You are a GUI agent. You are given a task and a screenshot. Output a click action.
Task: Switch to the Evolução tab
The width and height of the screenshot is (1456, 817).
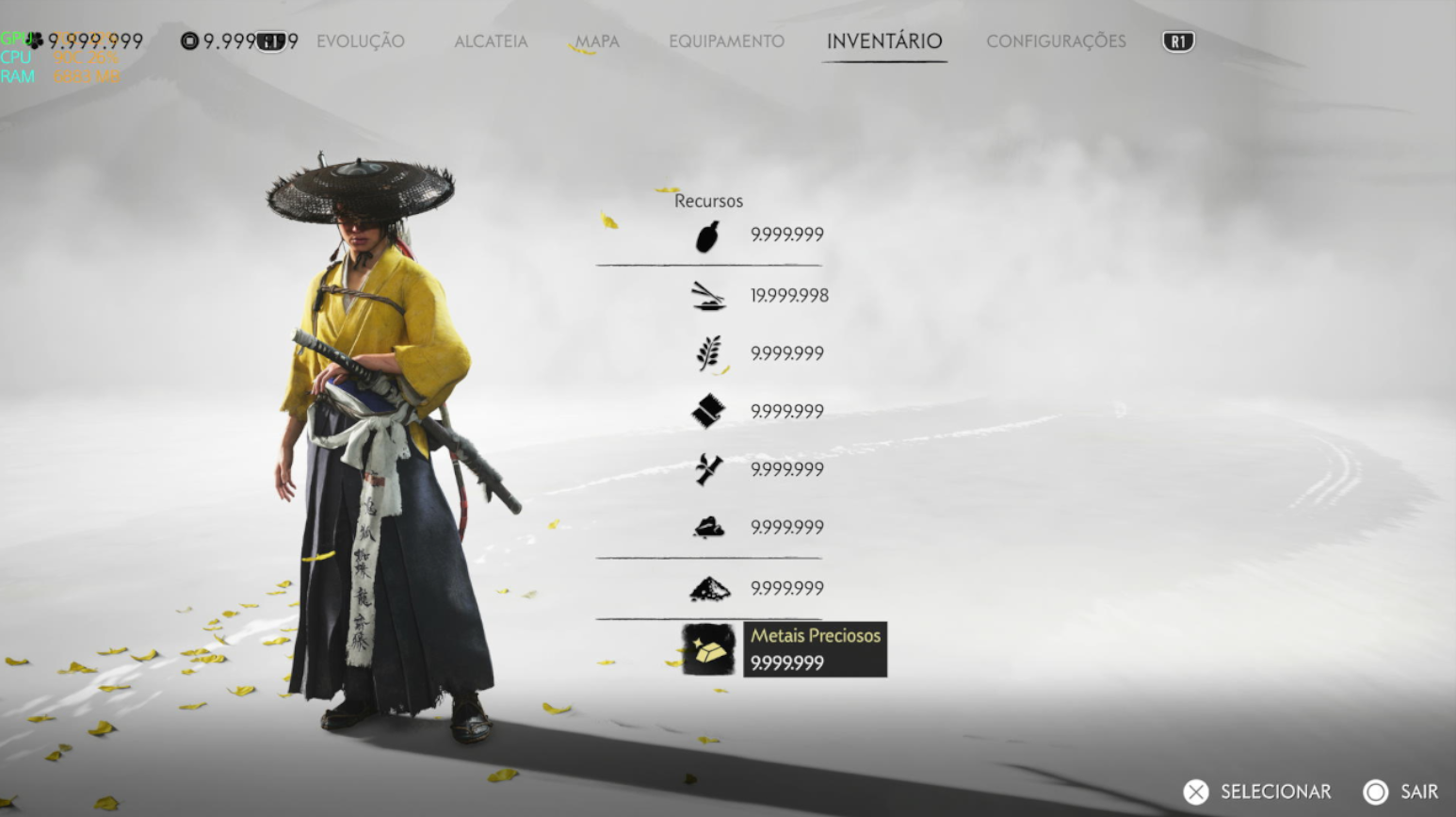pos(360,41)
